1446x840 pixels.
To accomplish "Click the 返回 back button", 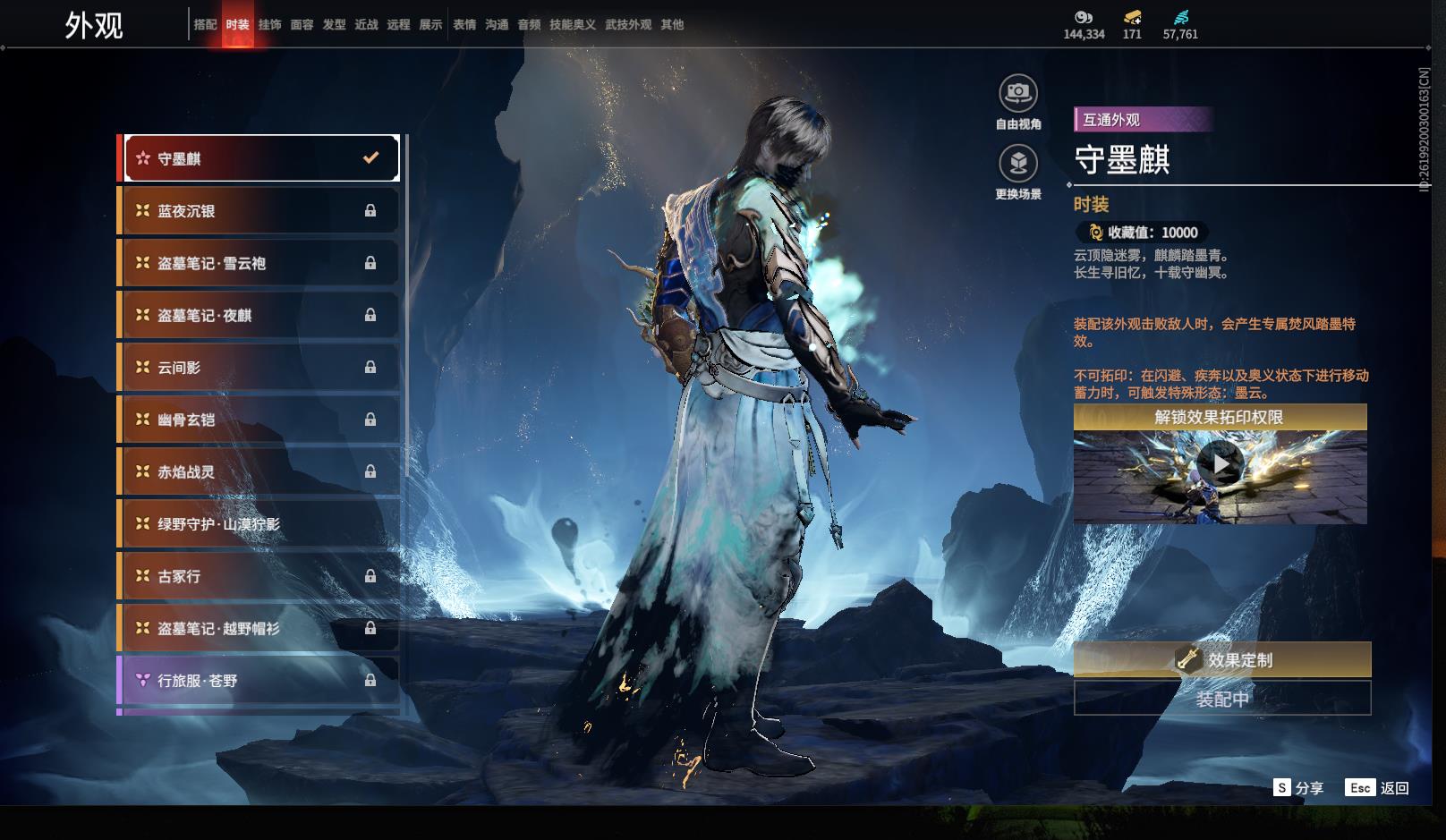I will click(x=1377, y=788).
